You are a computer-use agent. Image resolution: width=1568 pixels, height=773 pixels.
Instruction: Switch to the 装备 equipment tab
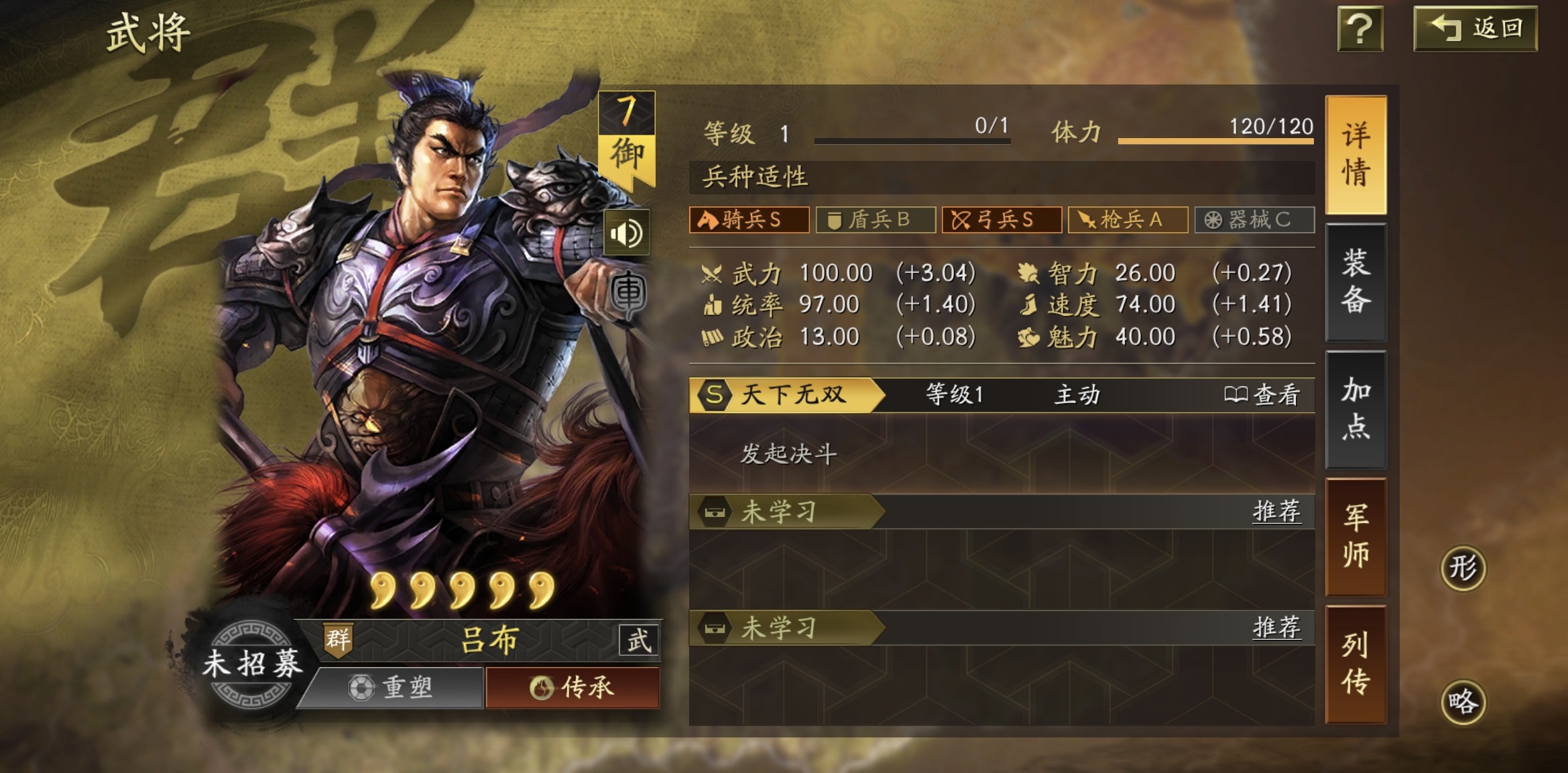1357,280
